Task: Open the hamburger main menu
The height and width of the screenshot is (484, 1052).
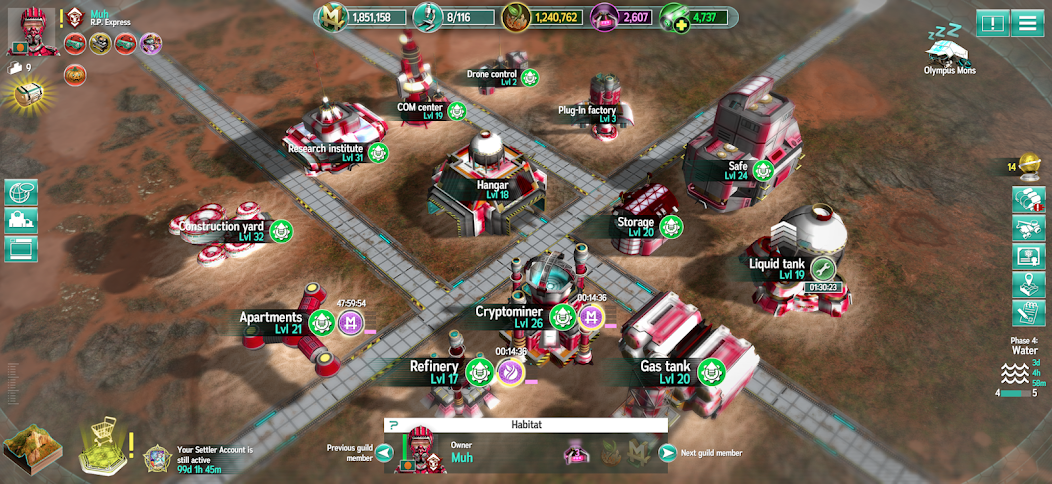Action: click(1026, 22)
